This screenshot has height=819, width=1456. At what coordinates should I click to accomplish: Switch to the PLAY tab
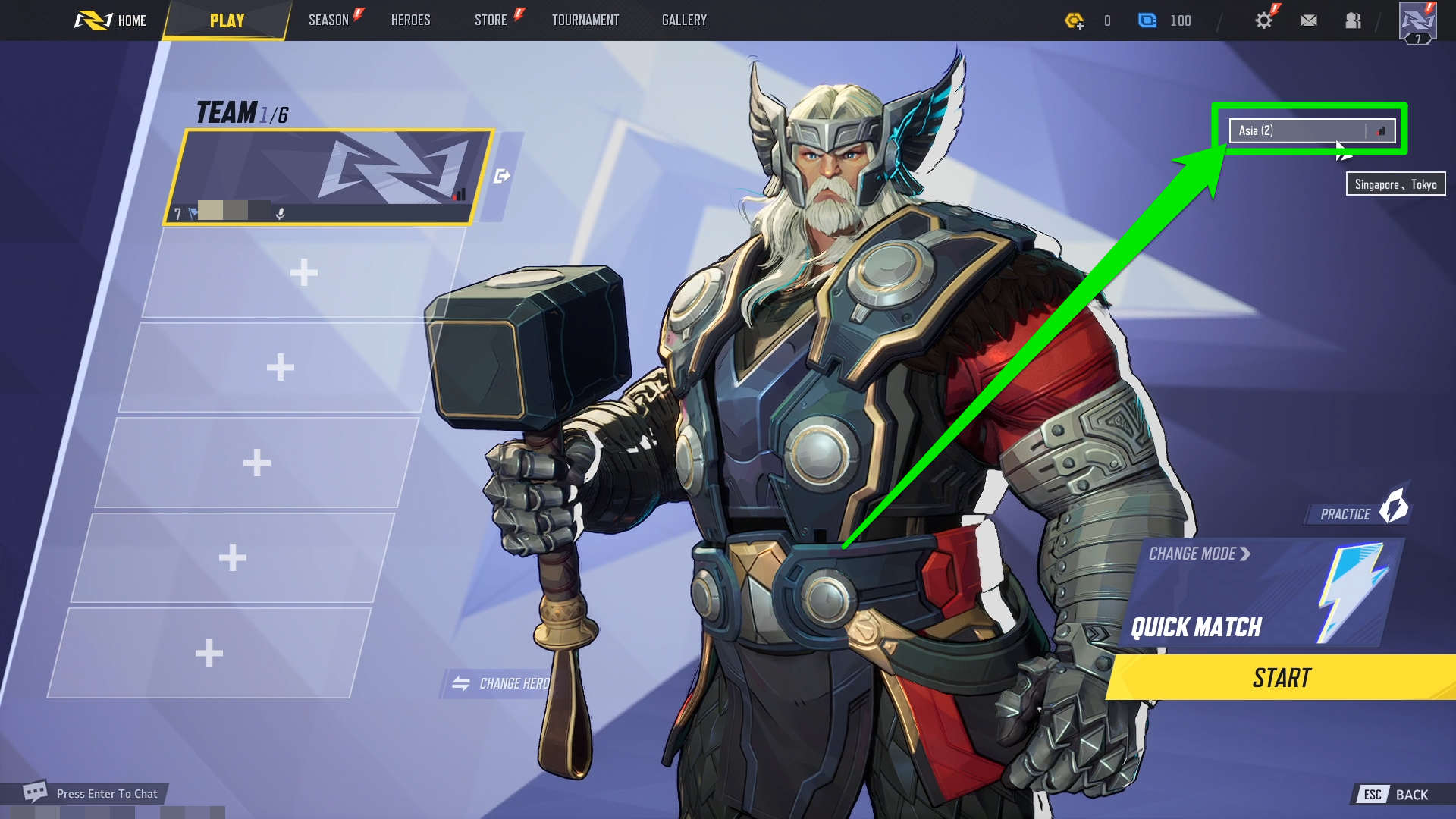pos(227,20)
